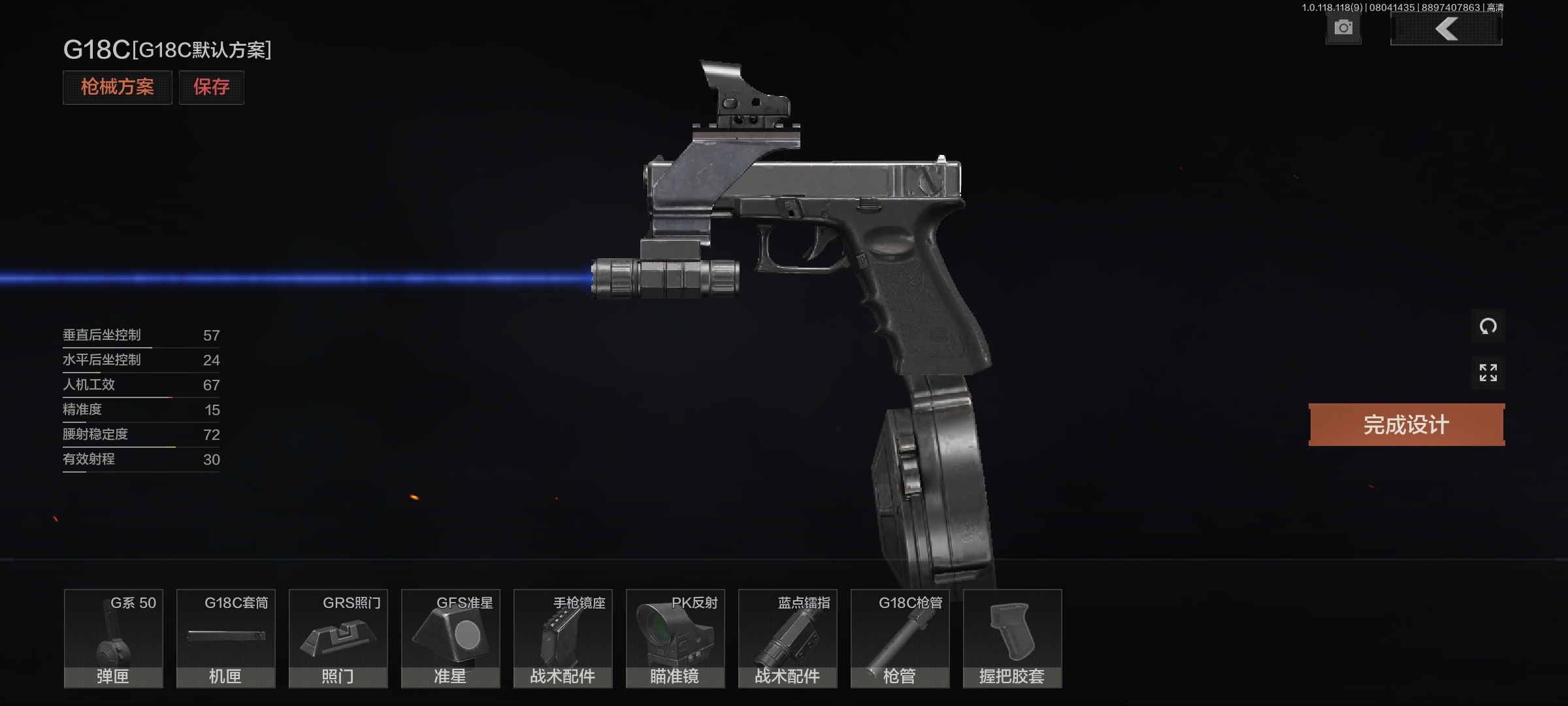The width and height of the screenshot is (1568, 706).
Task: Open the GRS照门 rear sight slot
Action: point(338,639)
